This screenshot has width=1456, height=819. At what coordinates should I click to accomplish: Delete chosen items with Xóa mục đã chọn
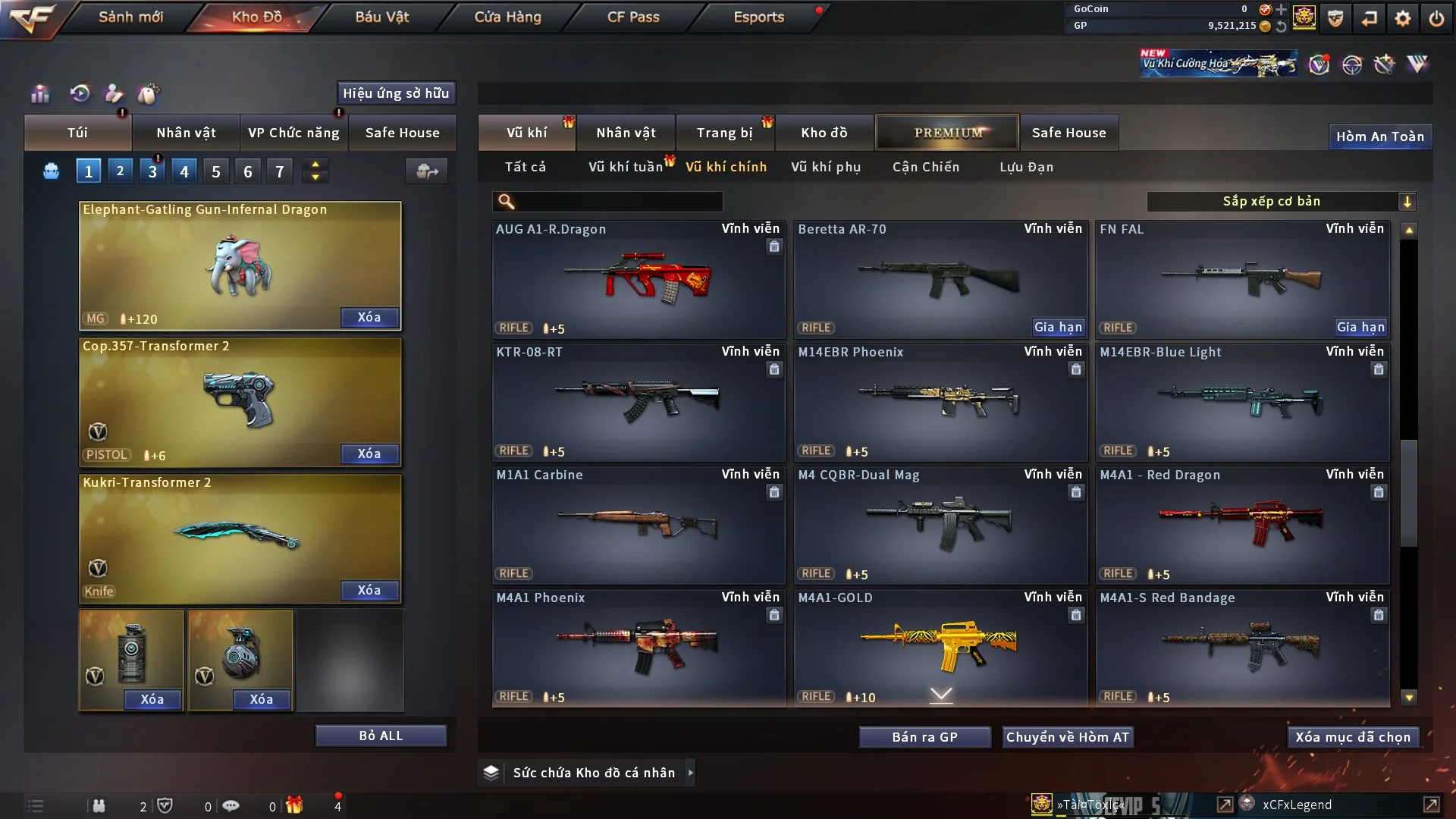click(1353, 737)
